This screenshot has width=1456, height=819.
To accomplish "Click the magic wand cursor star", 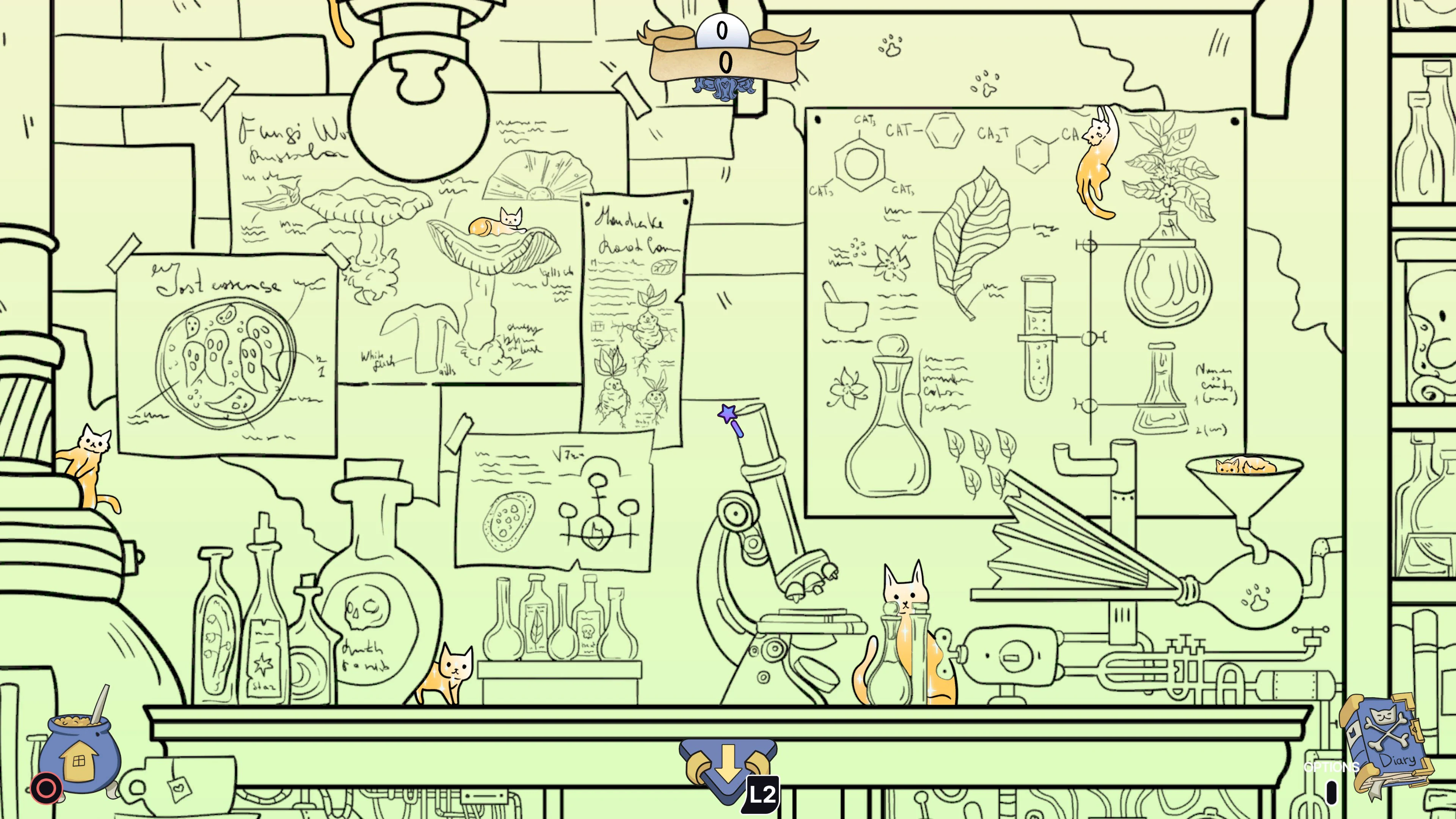I will click(727, 414).
